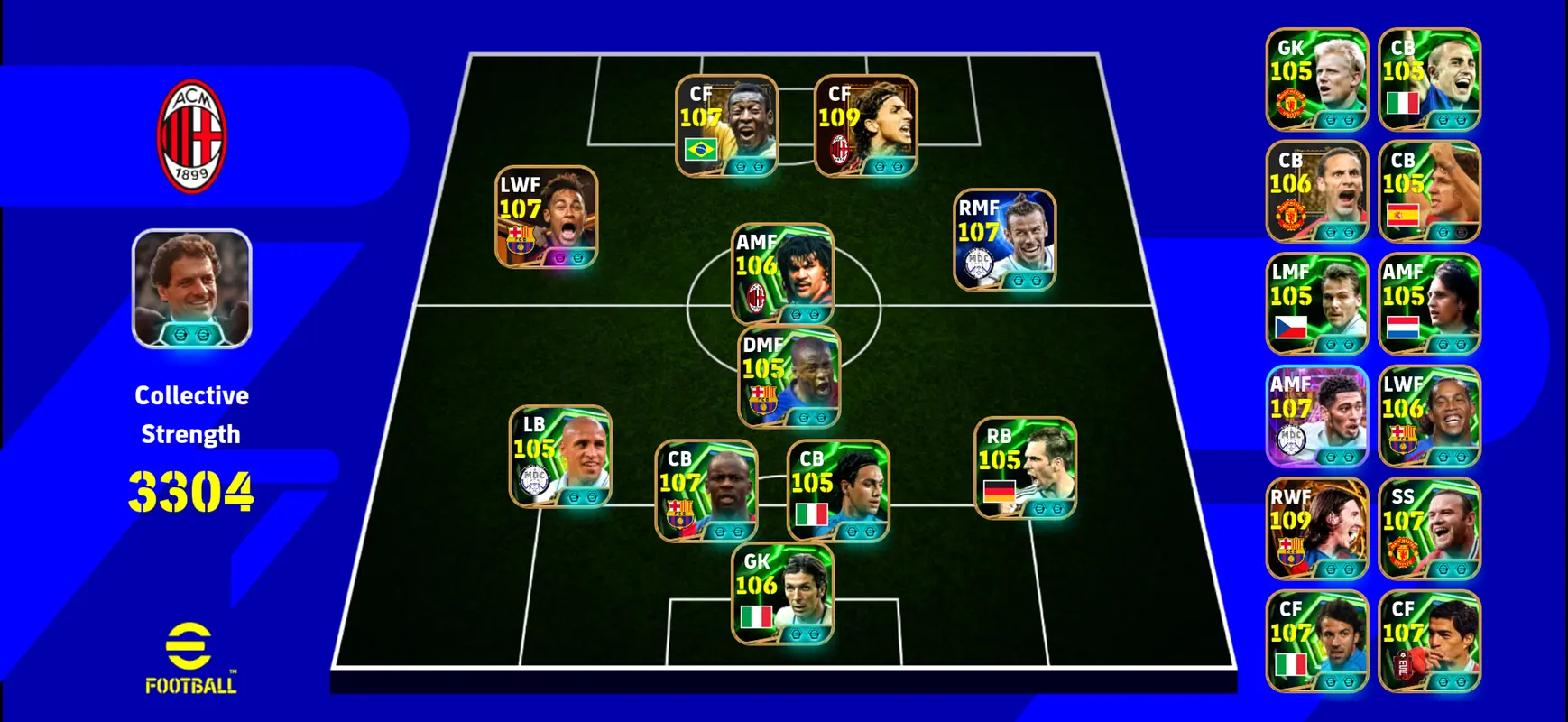Select the CB 107 Barcelona defender card
This screenshot has height=722, width=1568.
click(706, 491)
